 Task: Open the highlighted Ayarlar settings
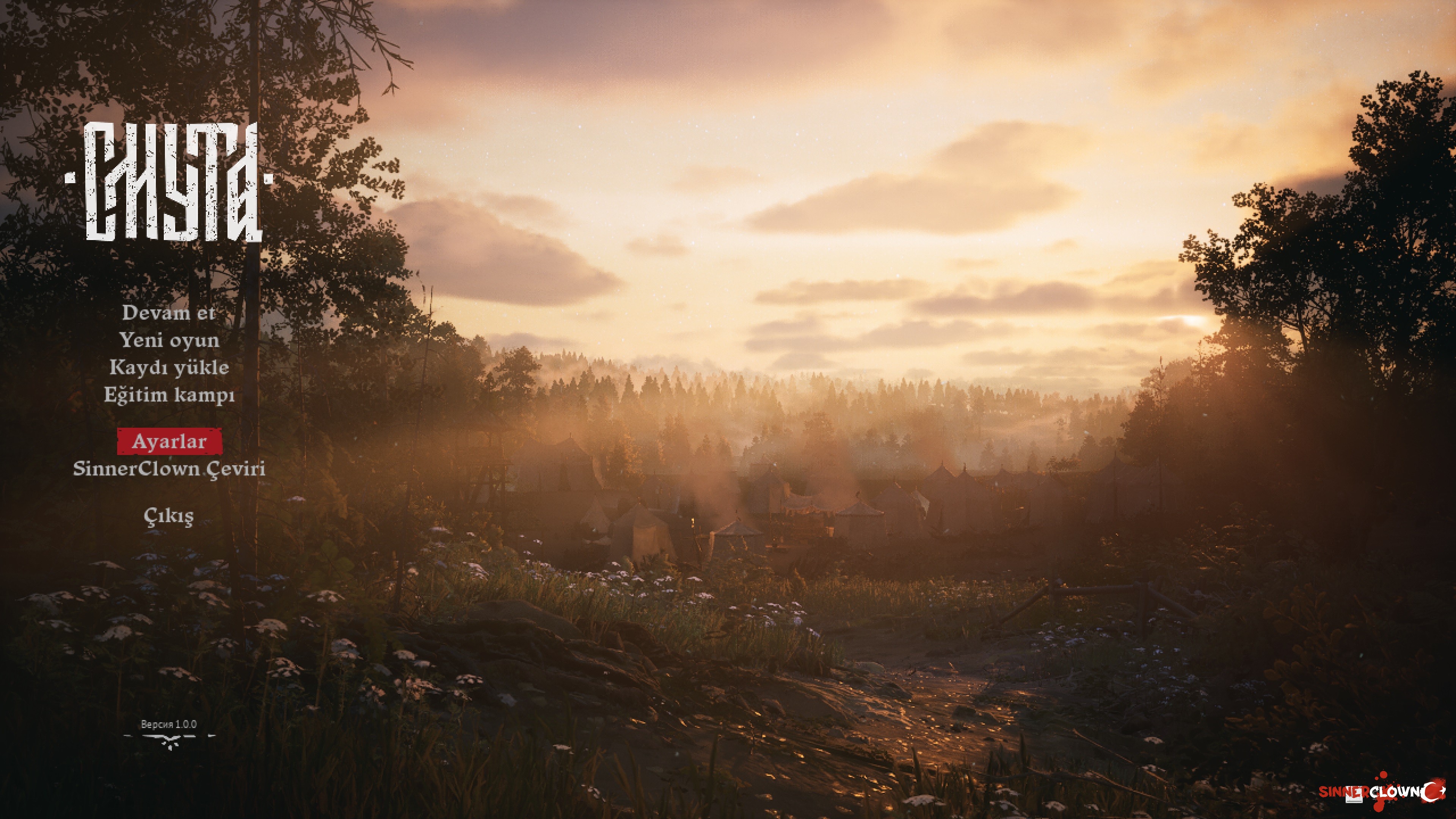[169, 441]
